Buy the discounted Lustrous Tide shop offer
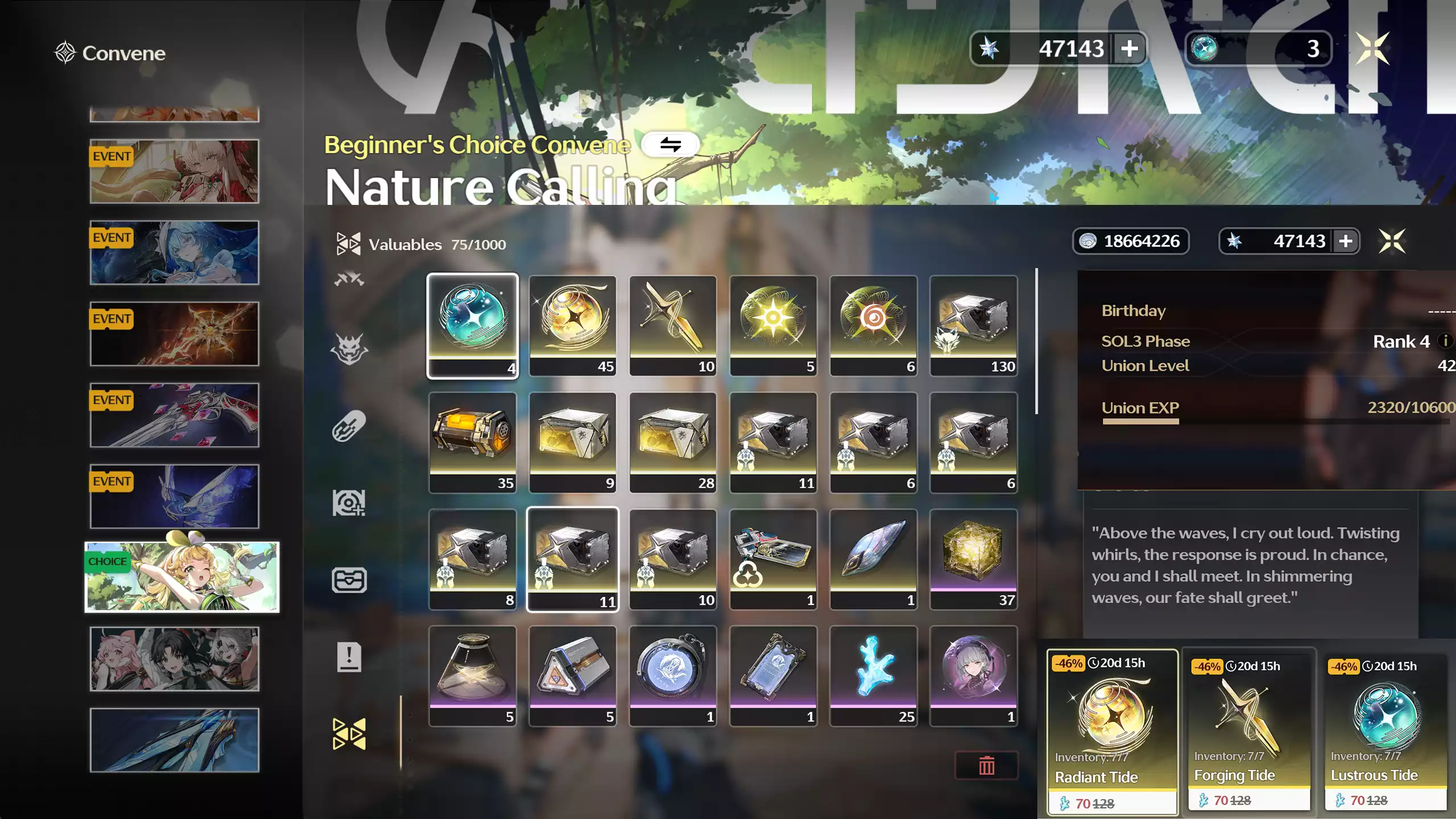 coord(1385,732)
